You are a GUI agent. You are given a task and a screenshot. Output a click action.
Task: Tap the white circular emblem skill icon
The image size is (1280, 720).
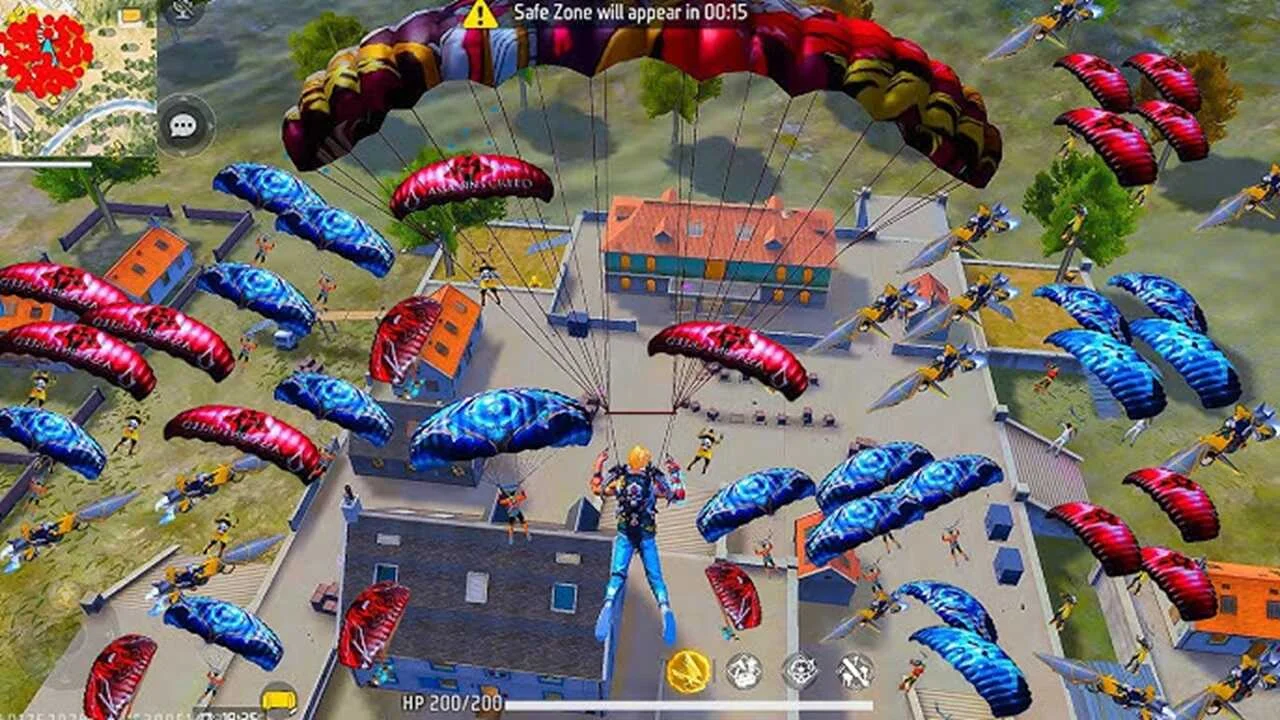(x=800, y=671)
